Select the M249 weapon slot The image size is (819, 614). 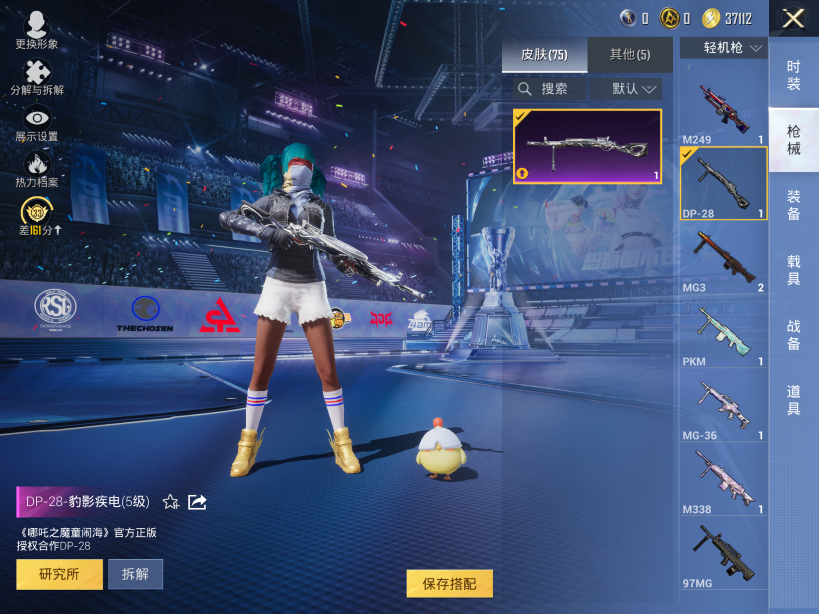click(723, 112)
